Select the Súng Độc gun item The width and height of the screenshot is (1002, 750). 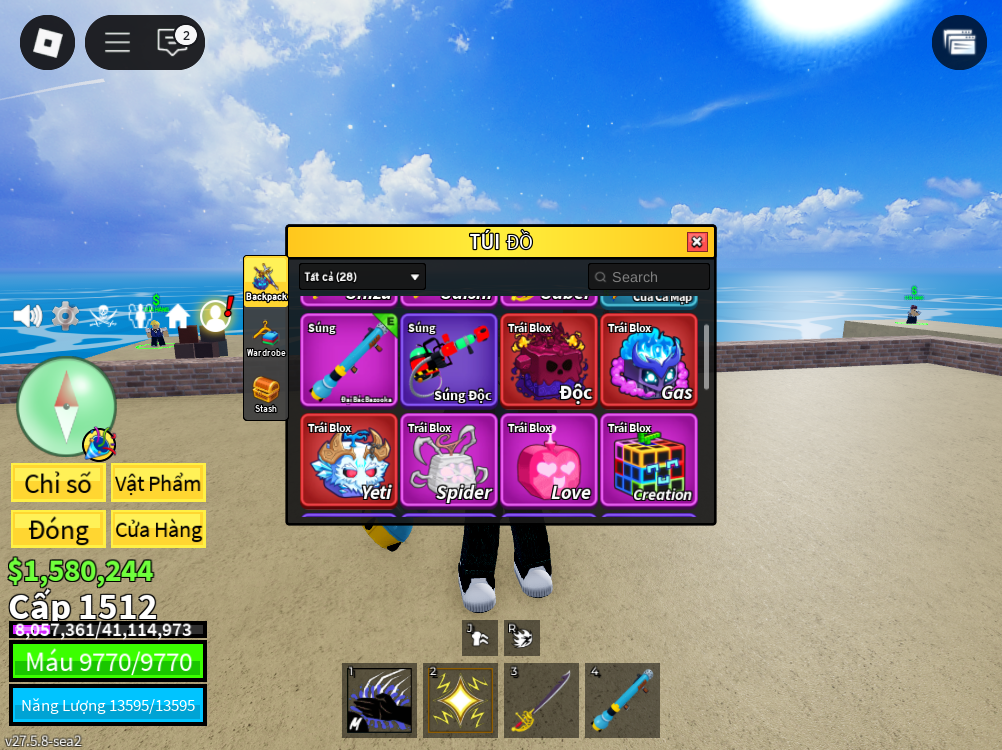[x=449, y=360]
